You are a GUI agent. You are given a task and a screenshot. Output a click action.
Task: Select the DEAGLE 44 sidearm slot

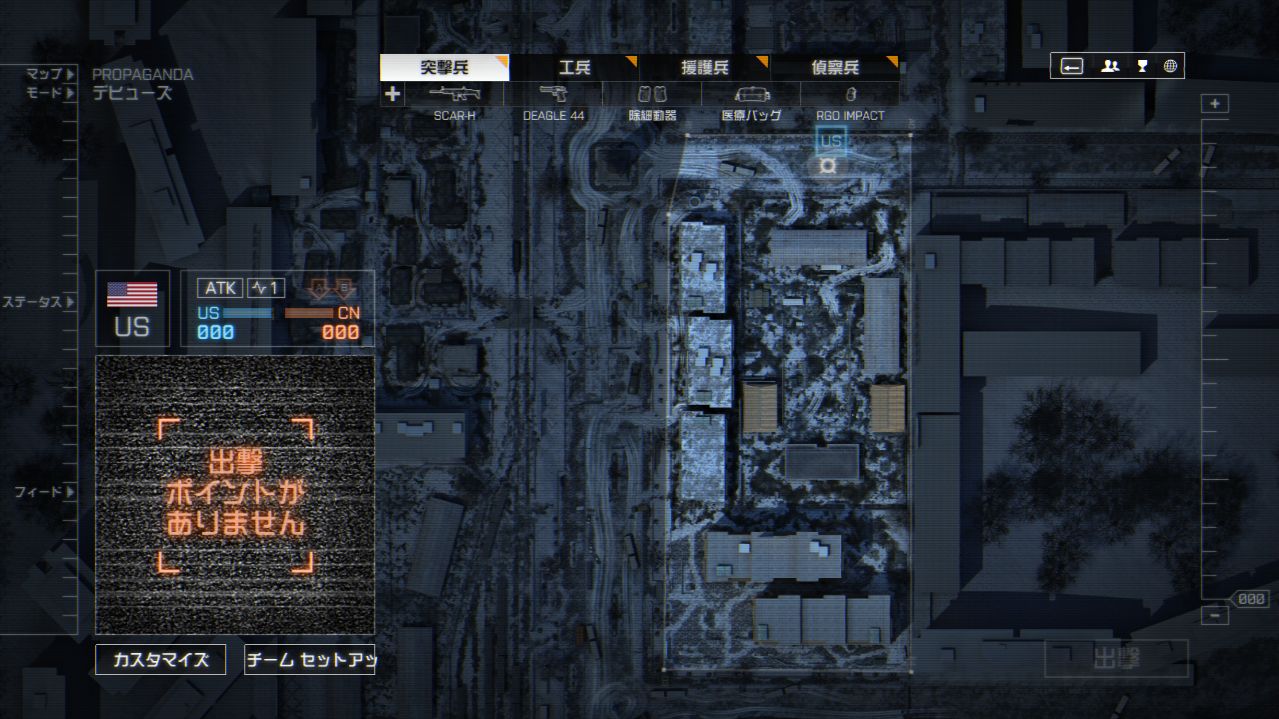553,95
